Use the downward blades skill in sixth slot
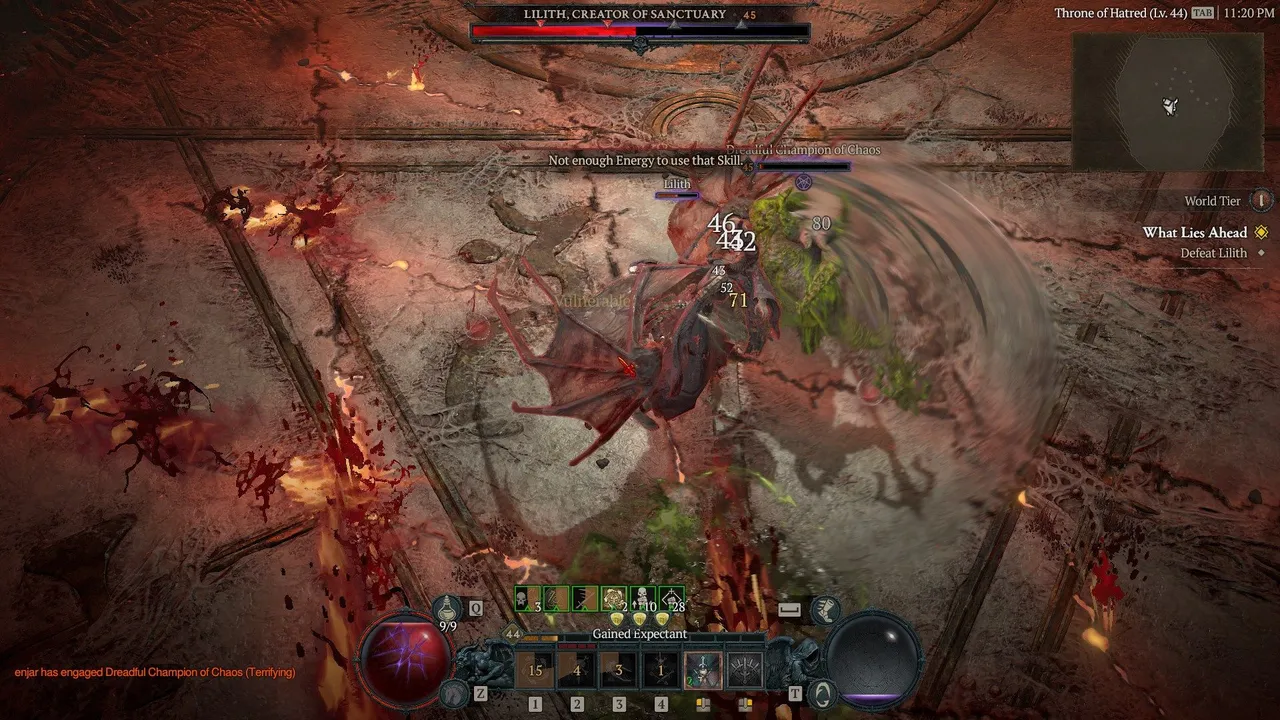Viewport: 1280px width, 720px height. pyautogui.click(x=745, y=670)
